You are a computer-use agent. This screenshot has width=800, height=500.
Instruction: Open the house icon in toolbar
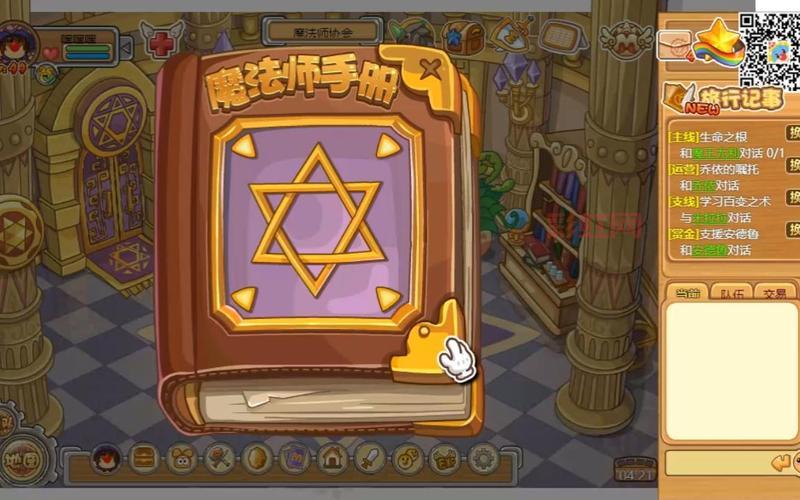point(332,459)
